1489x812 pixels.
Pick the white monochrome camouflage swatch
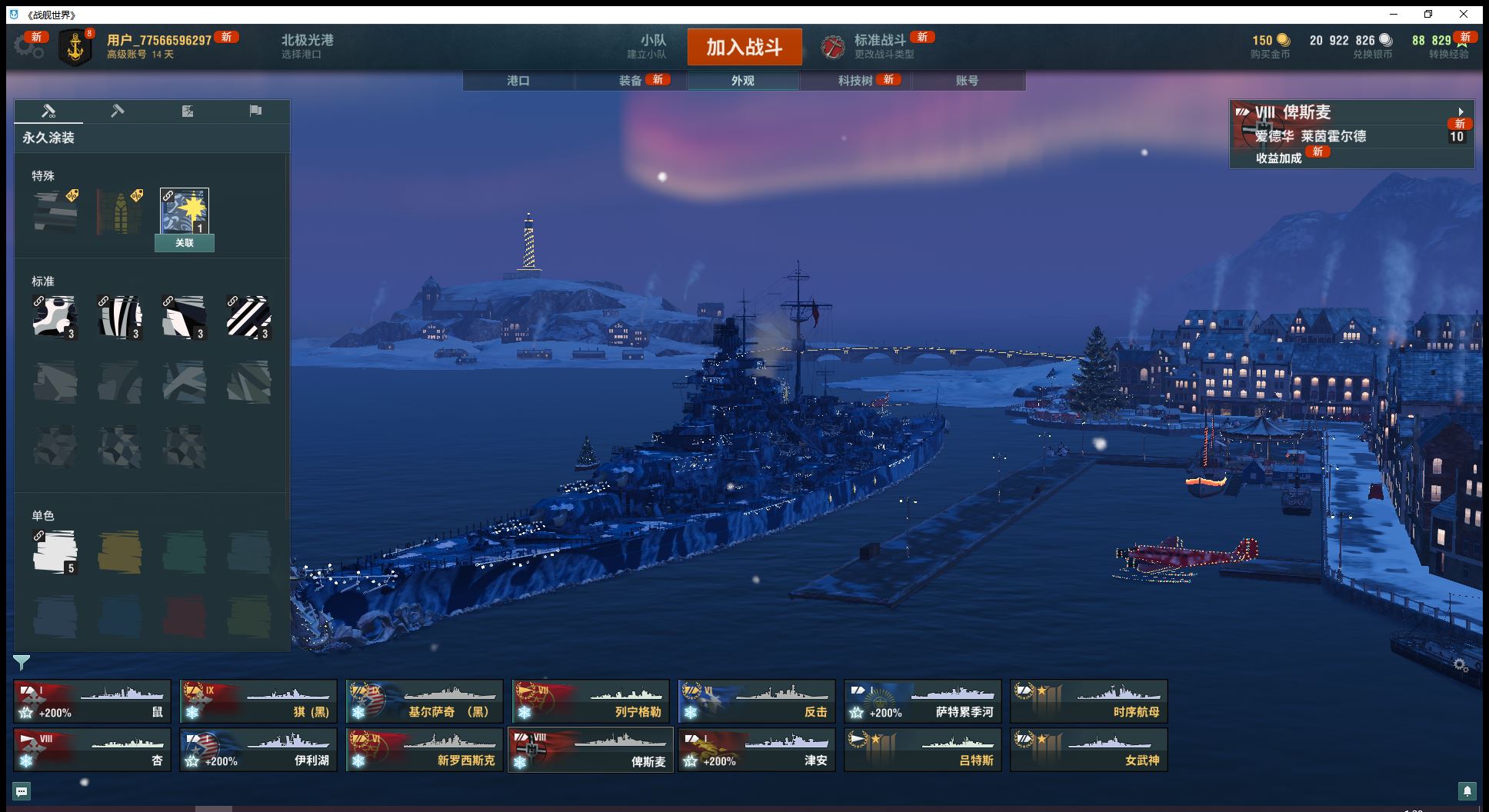55,551
